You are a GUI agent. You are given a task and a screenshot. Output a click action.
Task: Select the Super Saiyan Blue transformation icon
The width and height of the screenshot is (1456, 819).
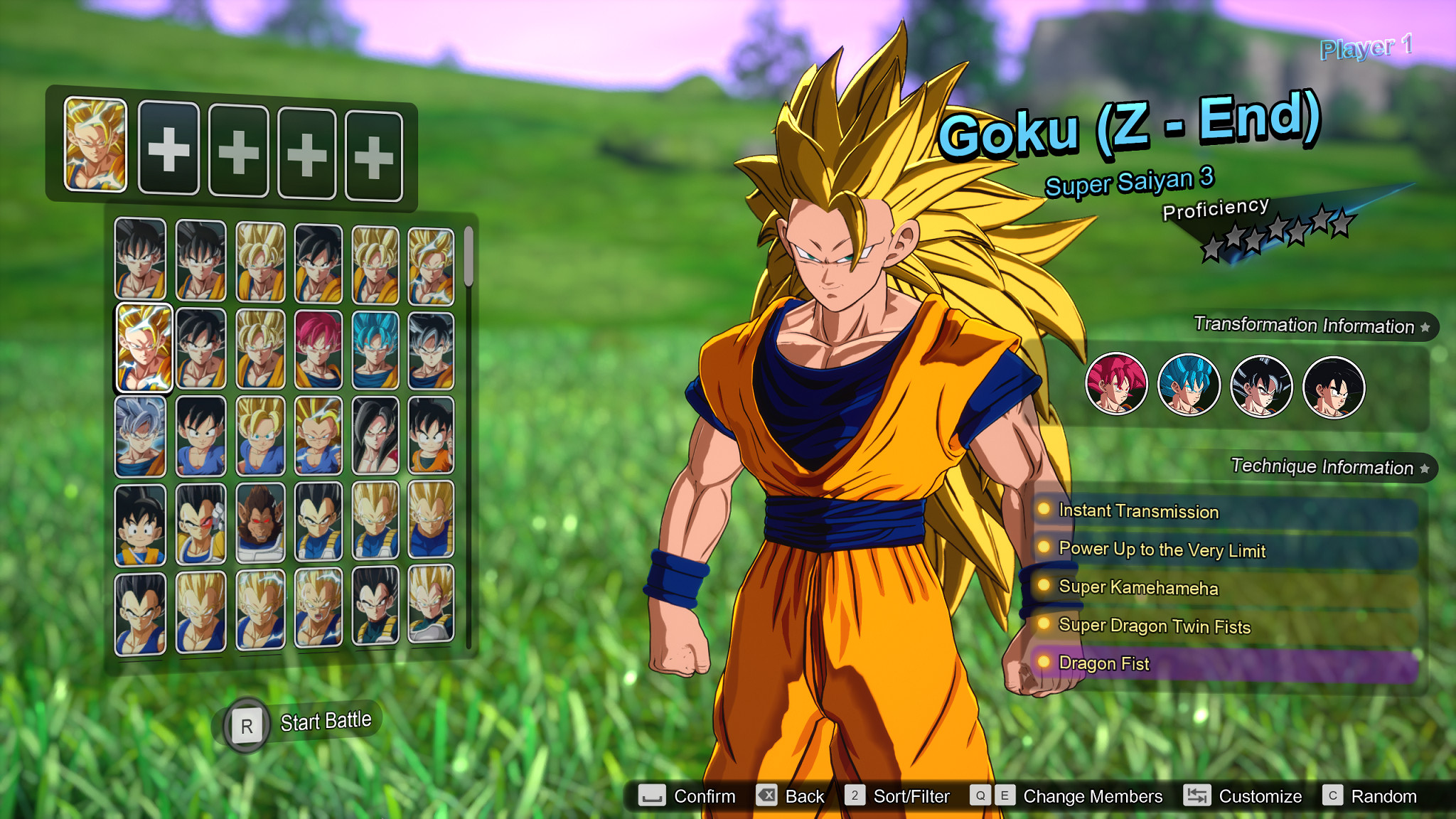1189,385
